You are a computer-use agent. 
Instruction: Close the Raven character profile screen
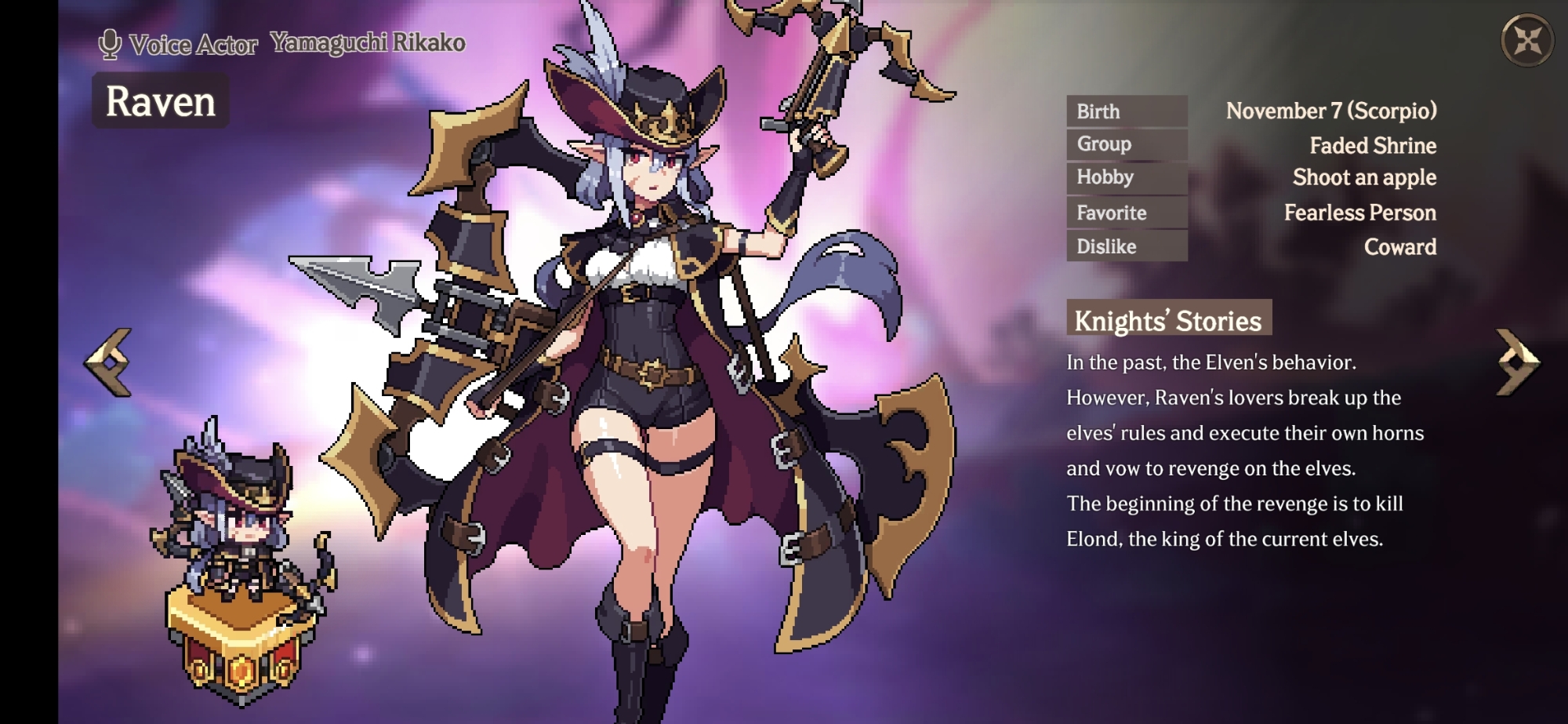coord(1526,40)
